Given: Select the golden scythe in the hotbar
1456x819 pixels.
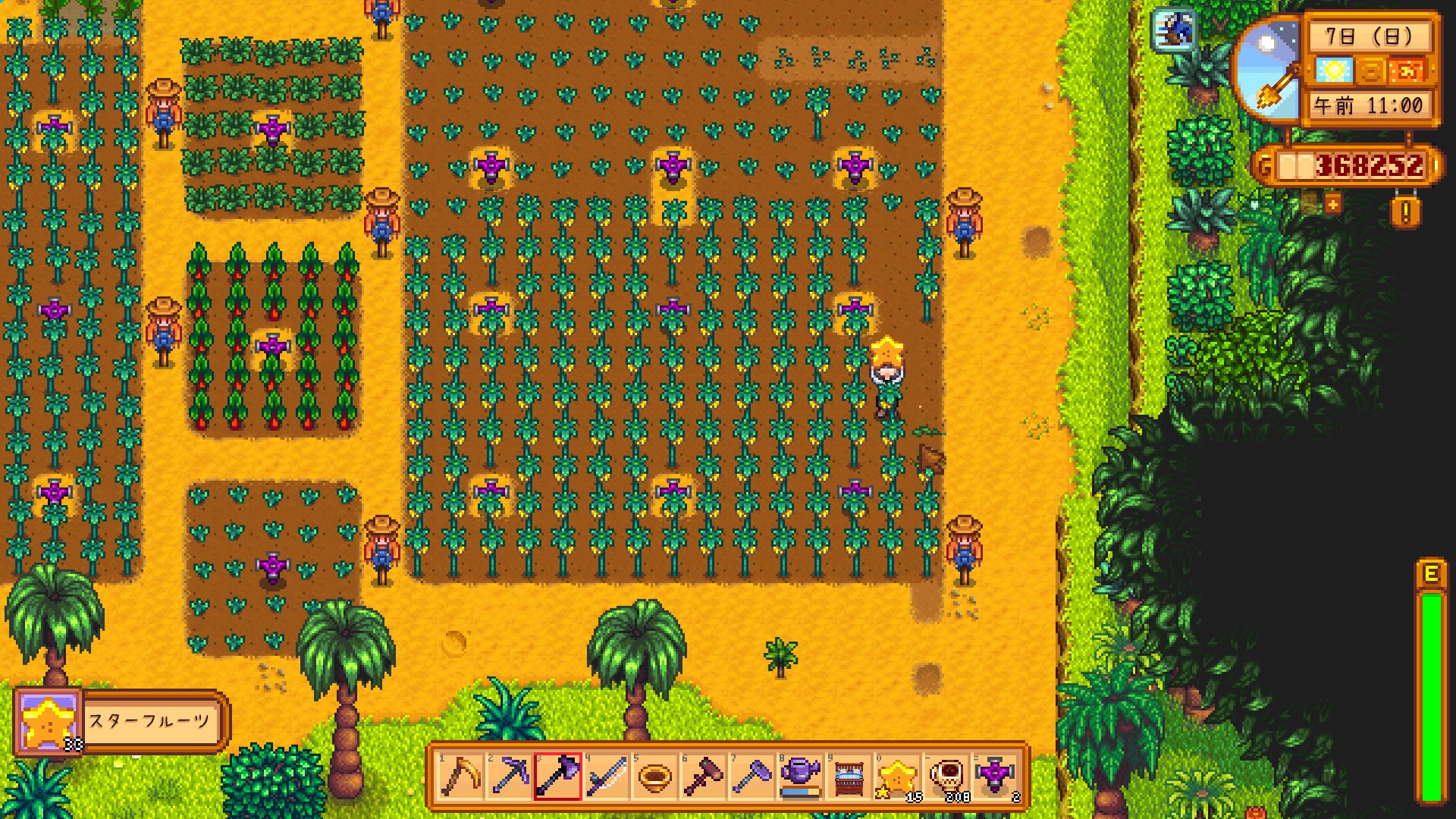Looking at the screenshot, I should click(x=460, y=777).
